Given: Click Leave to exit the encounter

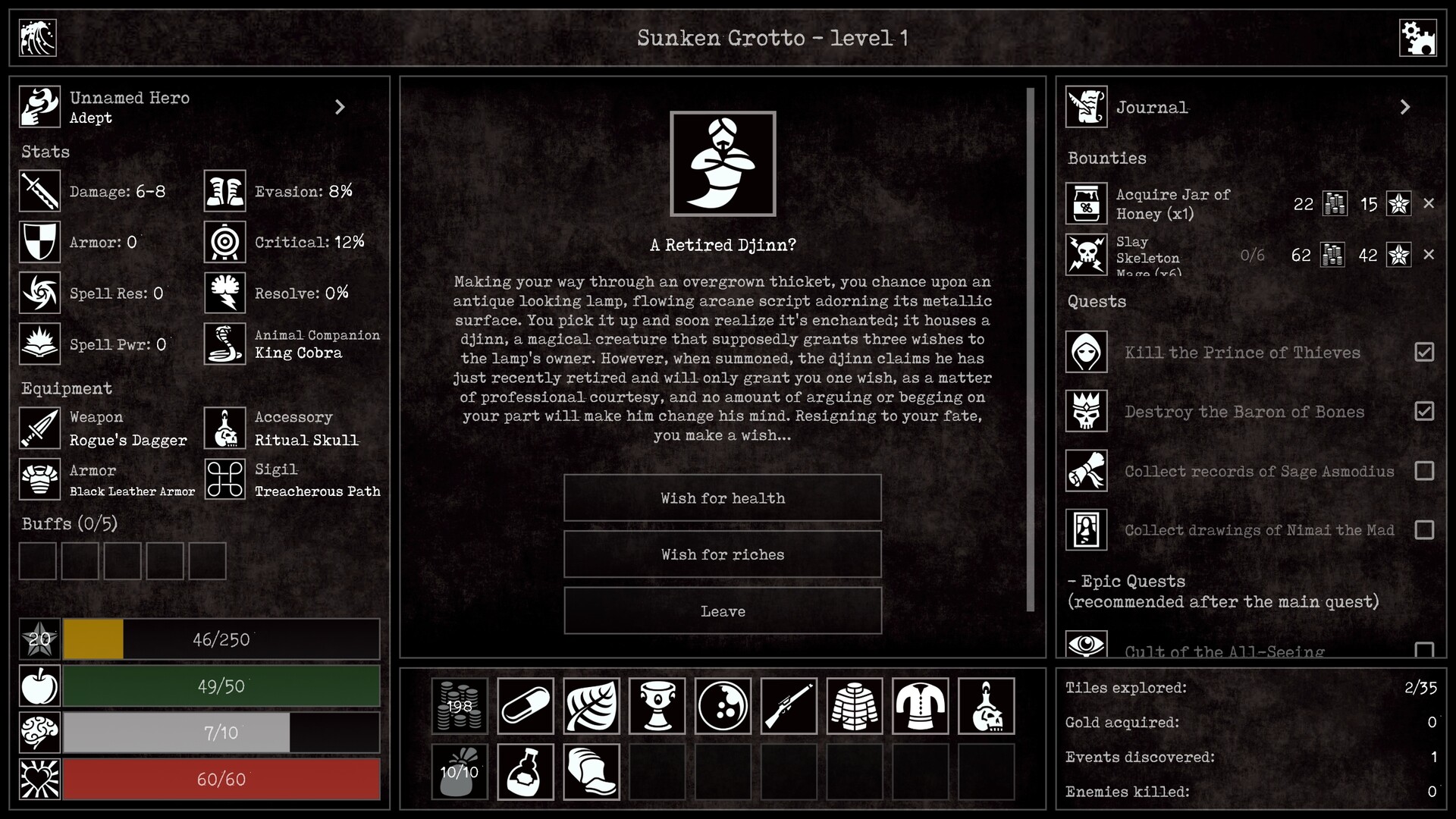Looking at the screenshot, I should click(x=722, y=611).
